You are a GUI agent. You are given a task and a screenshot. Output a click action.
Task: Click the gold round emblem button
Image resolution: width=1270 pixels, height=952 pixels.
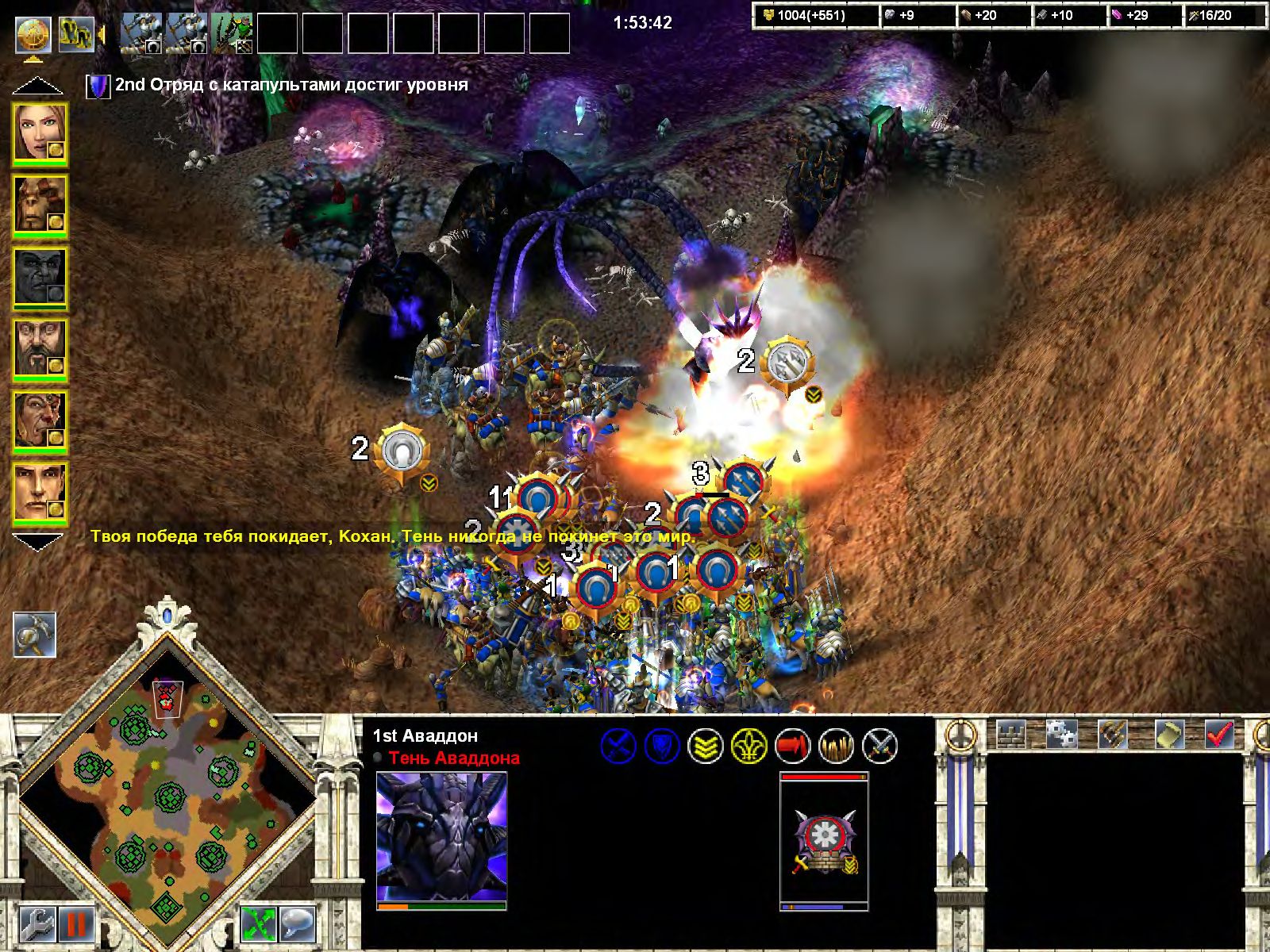tap(33, 34)
